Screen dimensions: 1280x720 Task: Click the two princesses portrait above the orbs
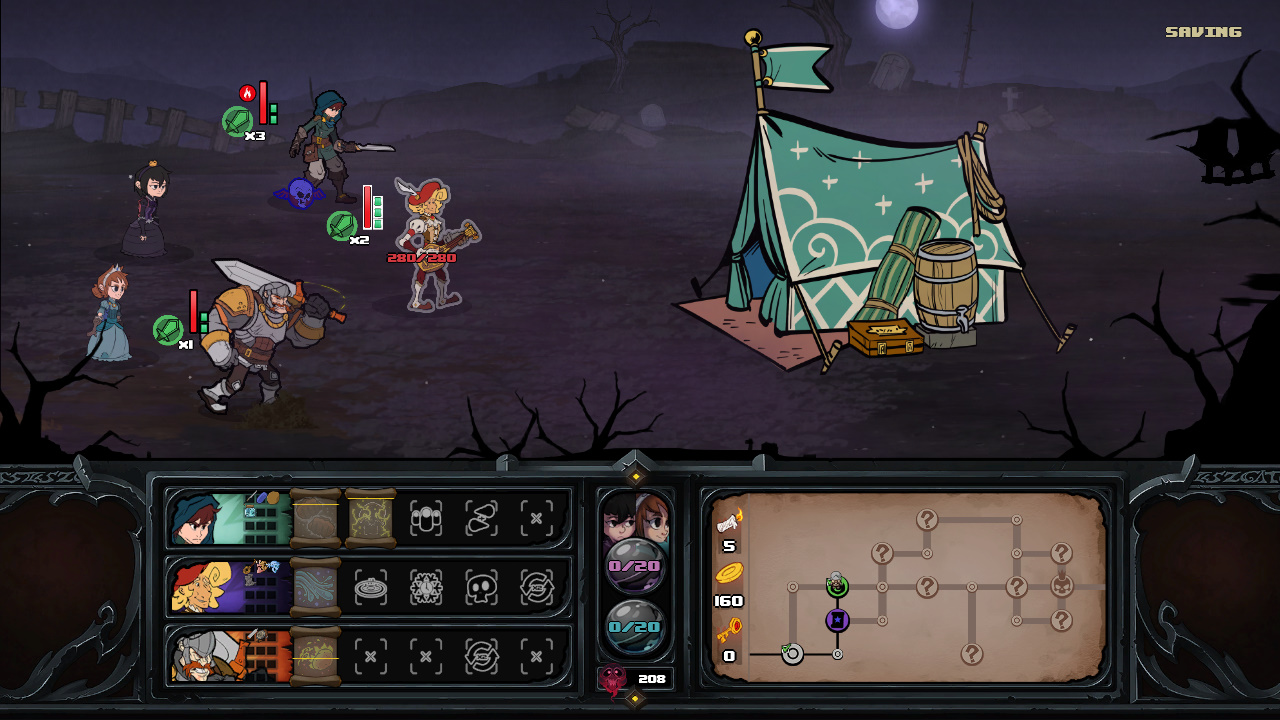pyautogui.click(x=635, y=516)
